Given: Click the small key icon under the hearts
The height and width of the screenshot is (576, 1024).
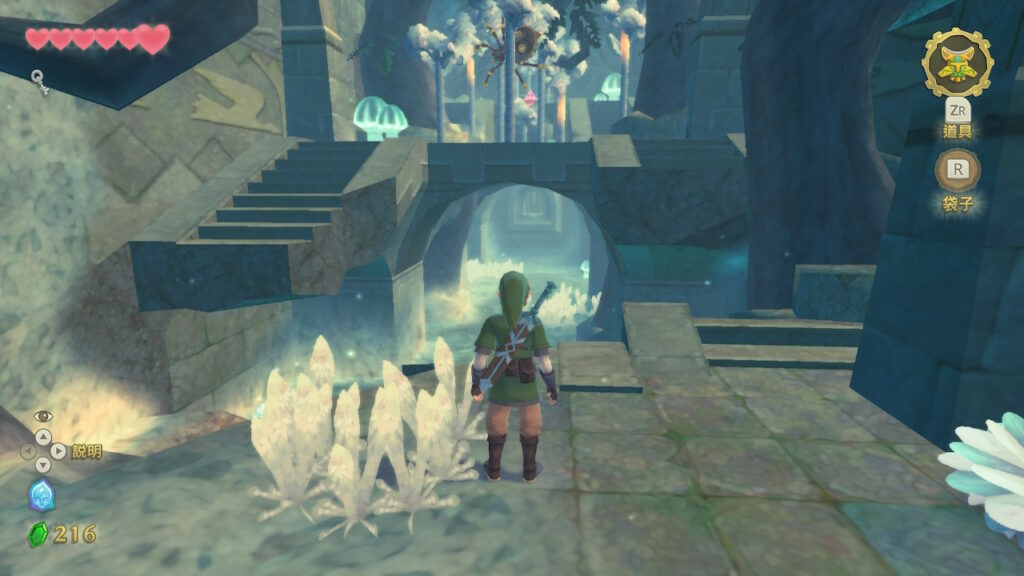Looking at the screenshot, I should point(39,80).
